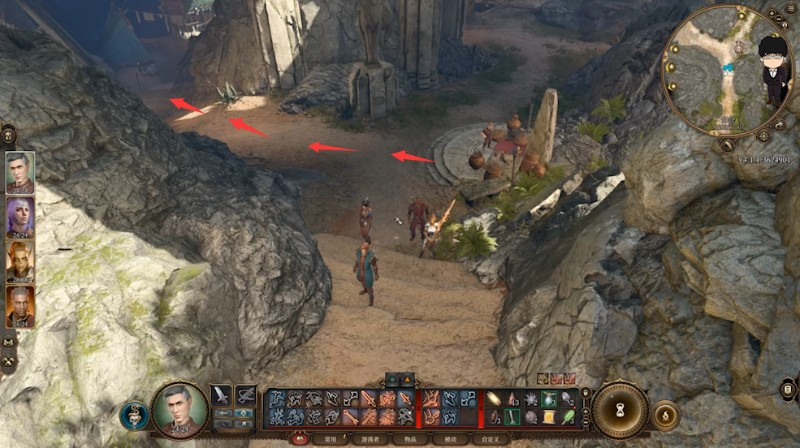Image resolution: width=800 pixels, height=448 pixels.
Task: Click the cartoon avatar overlay on the minimap
Action: [x=770, y=72]
